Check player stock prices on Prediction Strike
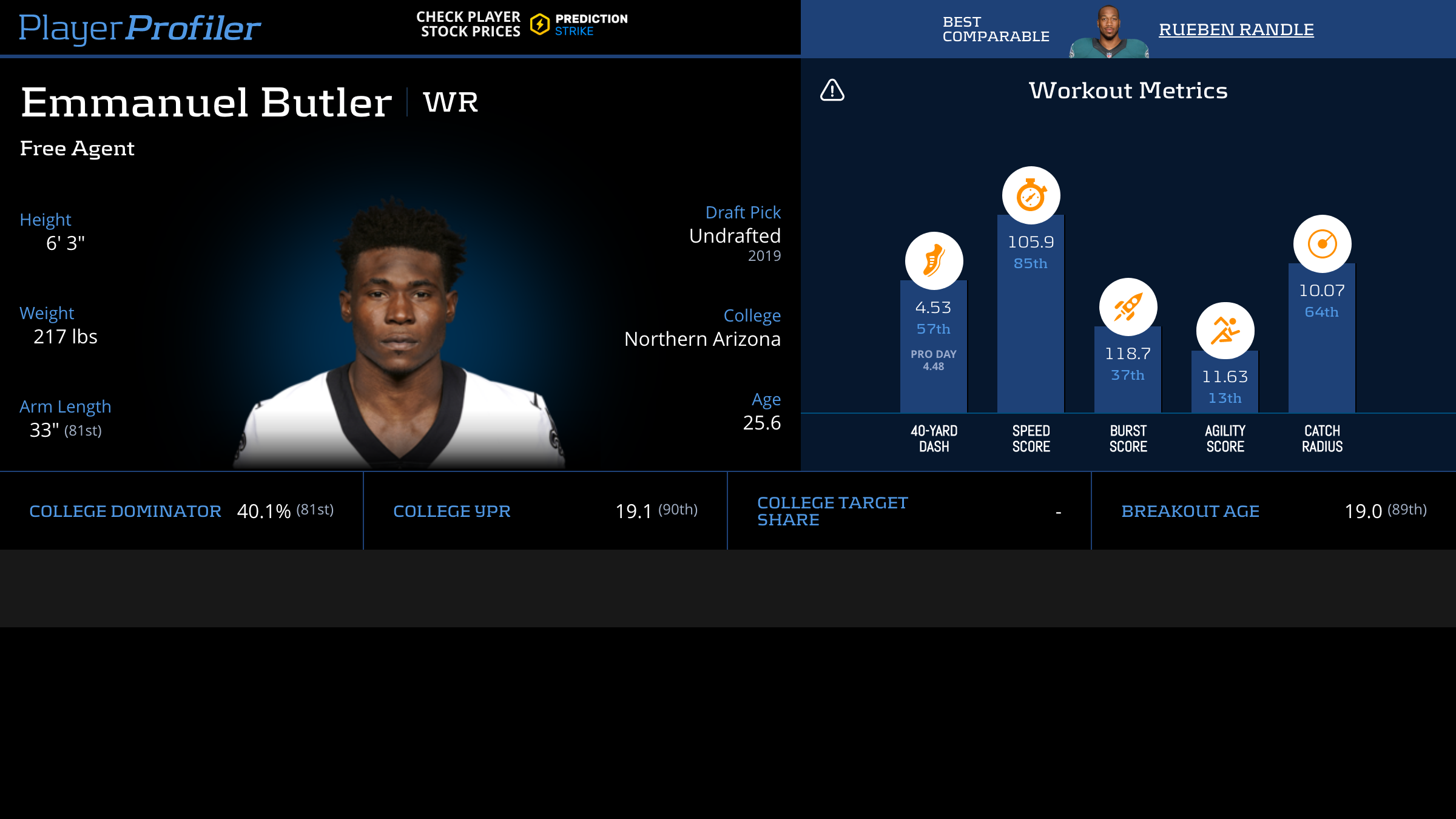 click(522, 24)
